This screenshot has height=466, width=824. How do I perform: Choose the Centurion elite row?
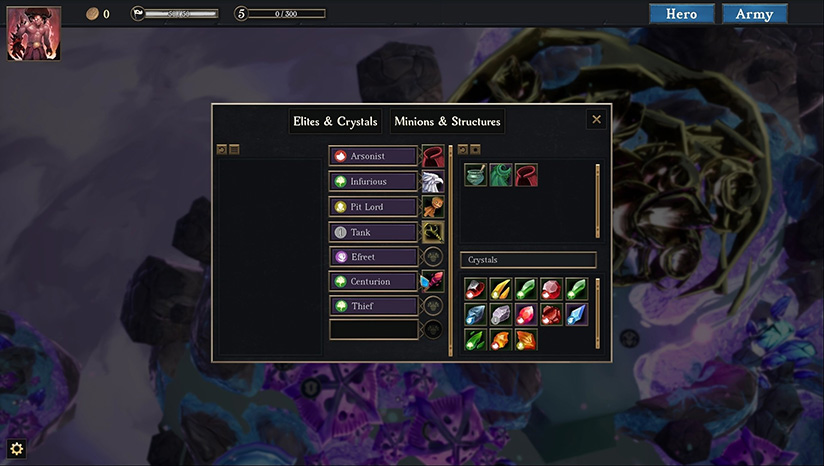pyautogui.click(x=373, y=282)
